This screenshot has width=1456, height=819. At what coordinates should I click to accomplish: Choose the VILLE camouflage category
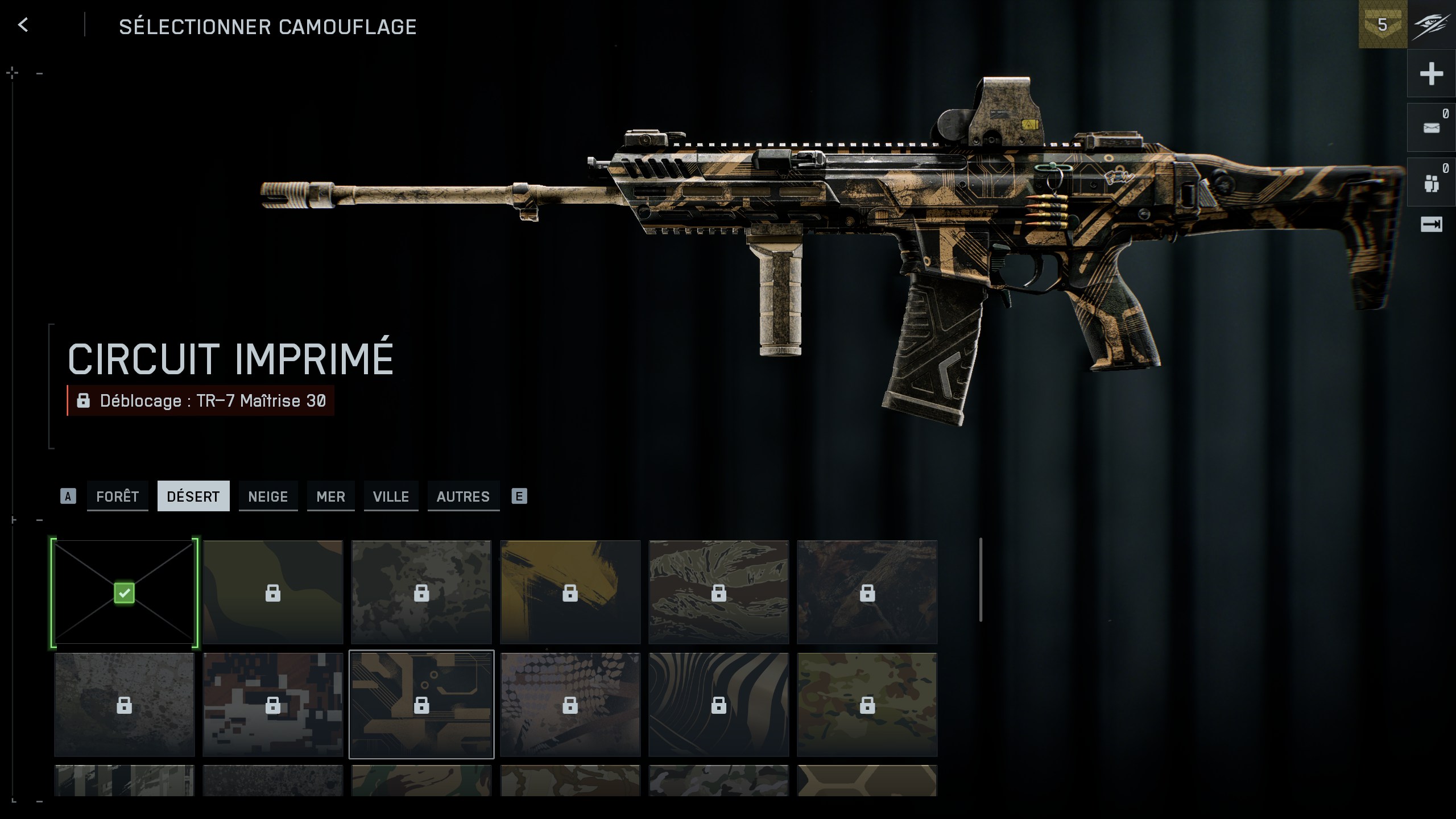(x=391, y=497)
